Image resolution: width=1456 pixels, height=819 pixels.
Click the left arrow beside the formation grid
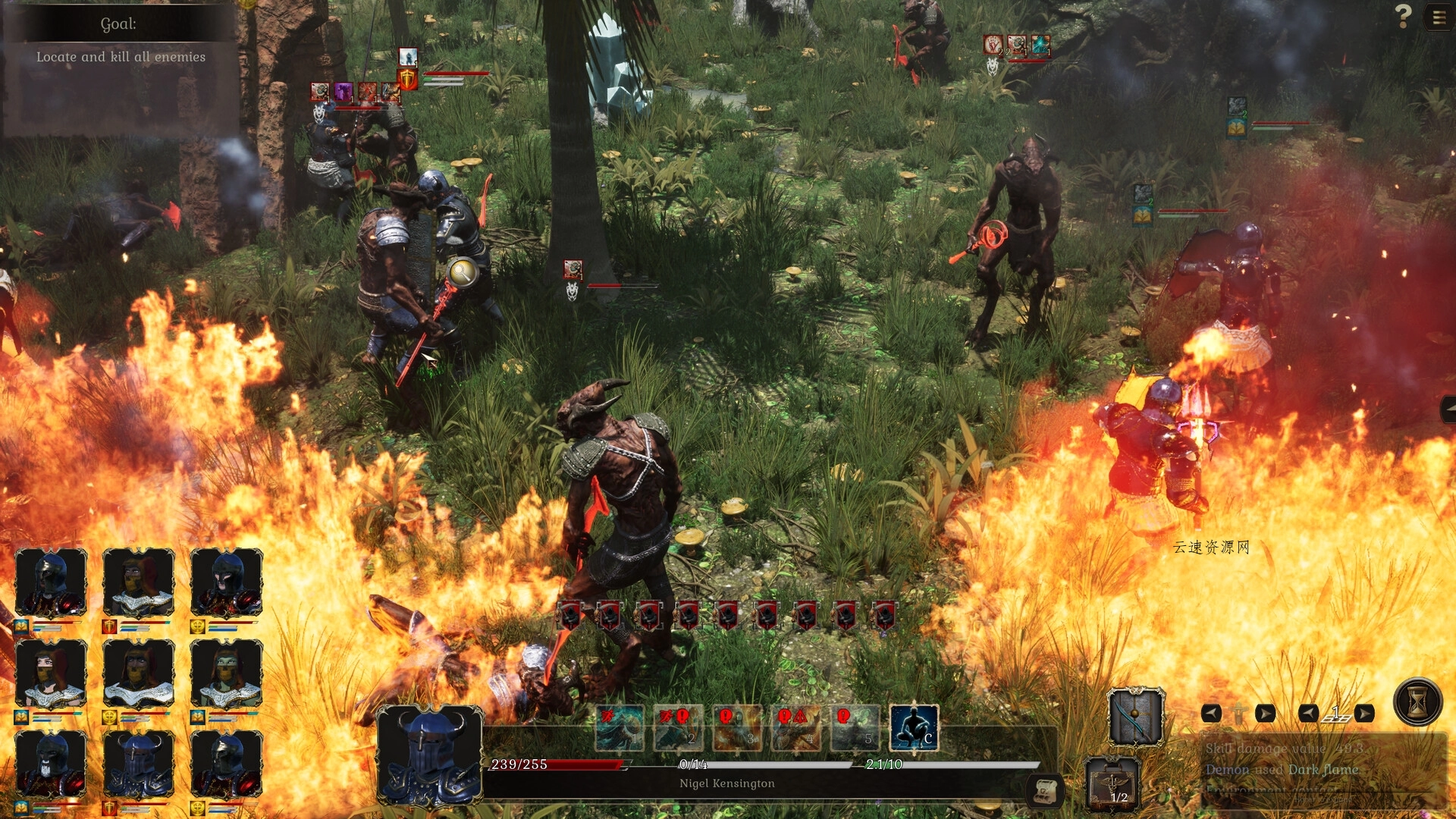pos(1308,714)
